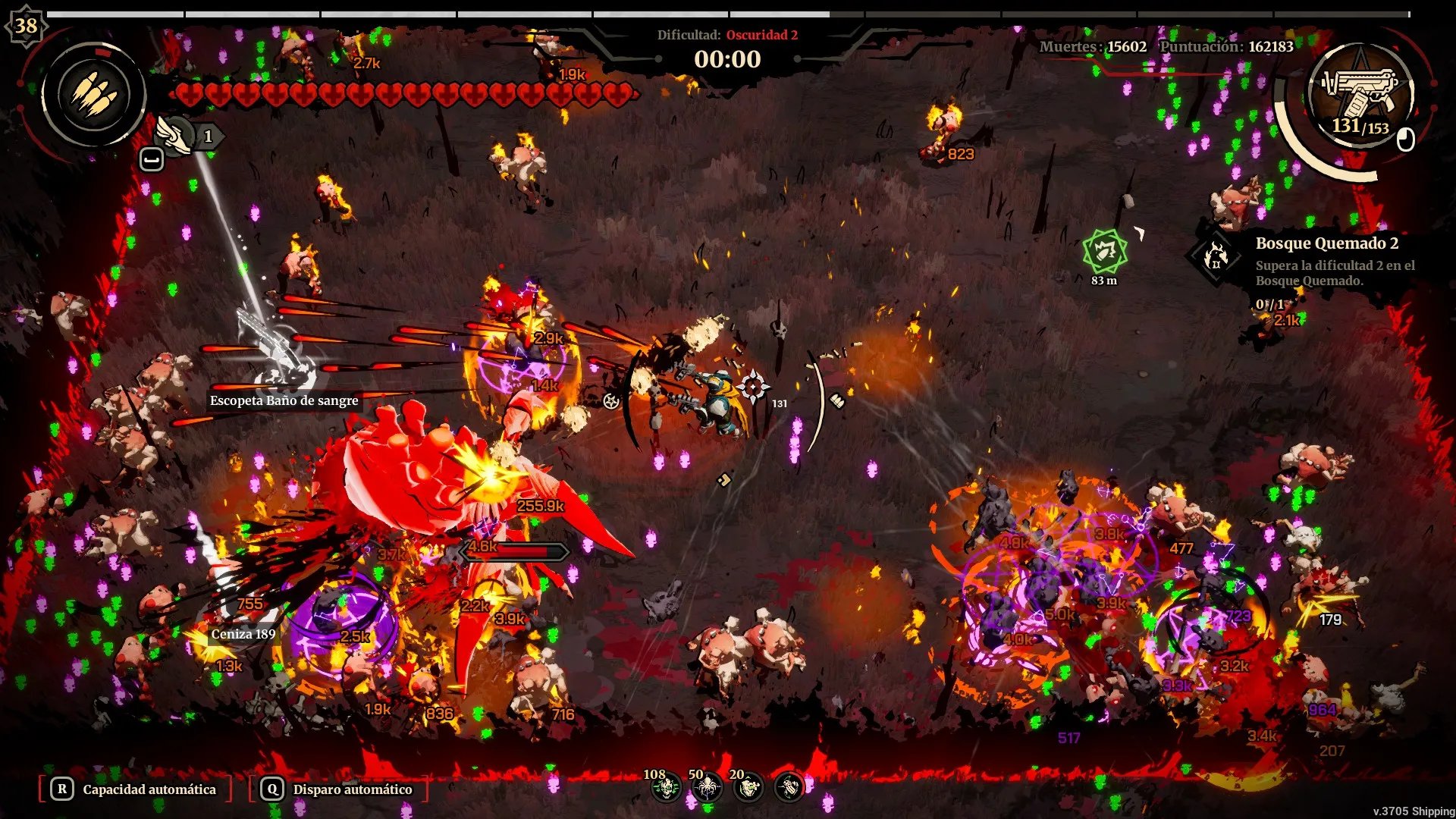Click the green objective waypoint marker

click(1105, 252)
